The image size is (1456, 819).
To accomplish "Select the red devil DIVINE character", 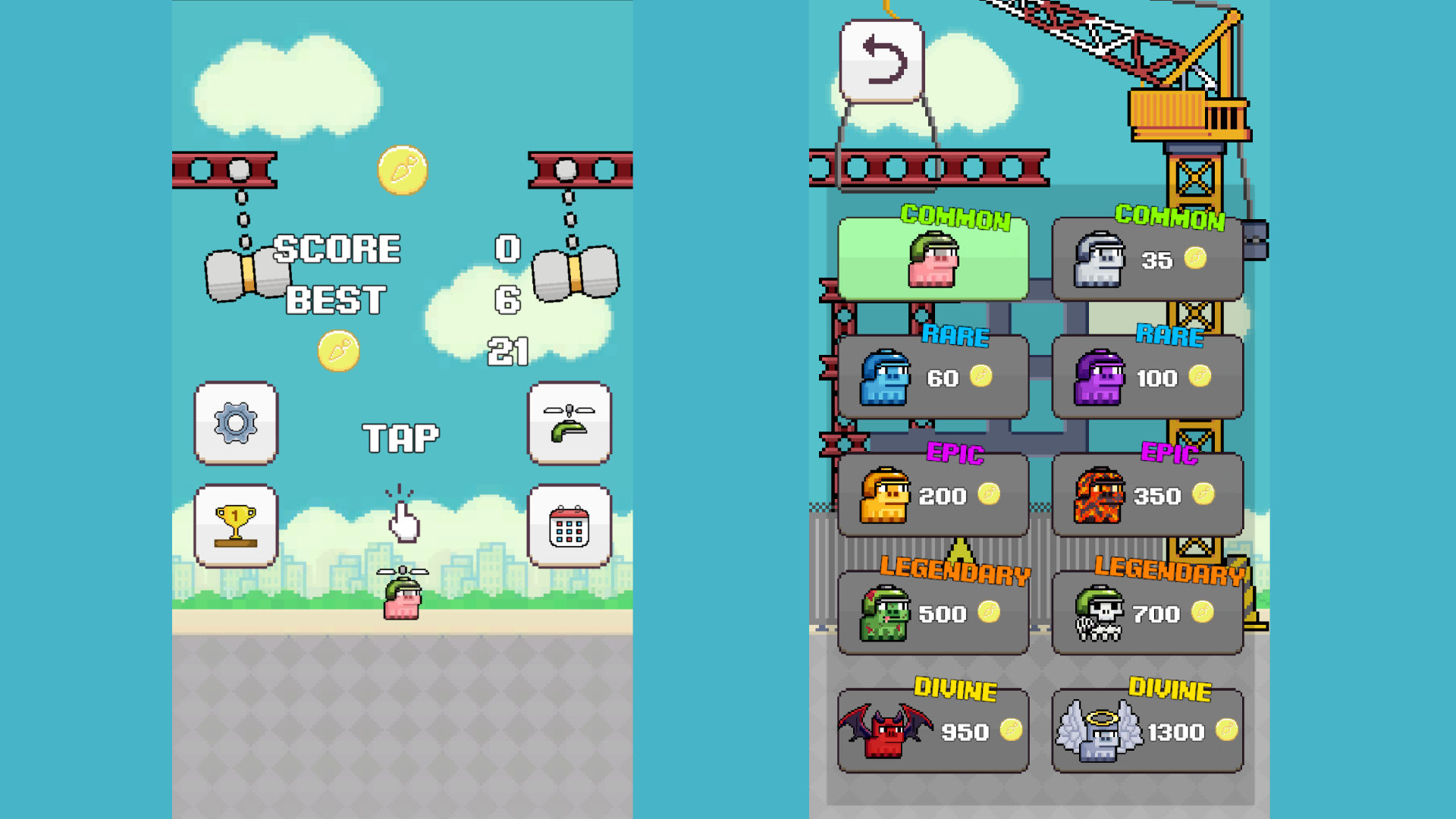I will [932, 730].
